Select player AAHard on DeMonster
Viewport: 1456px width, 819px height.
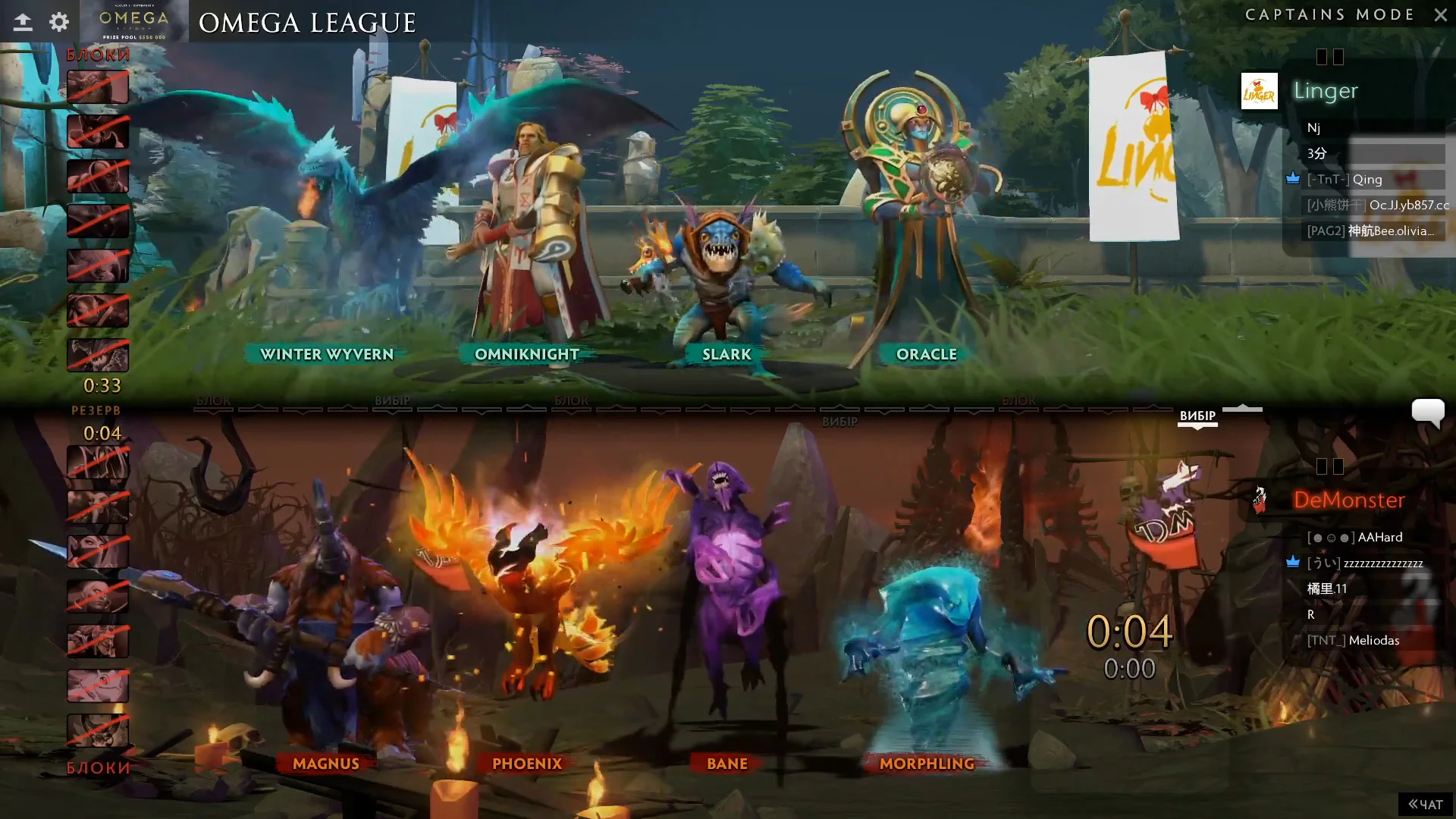pyautogui.click(x=1379, y=538)
